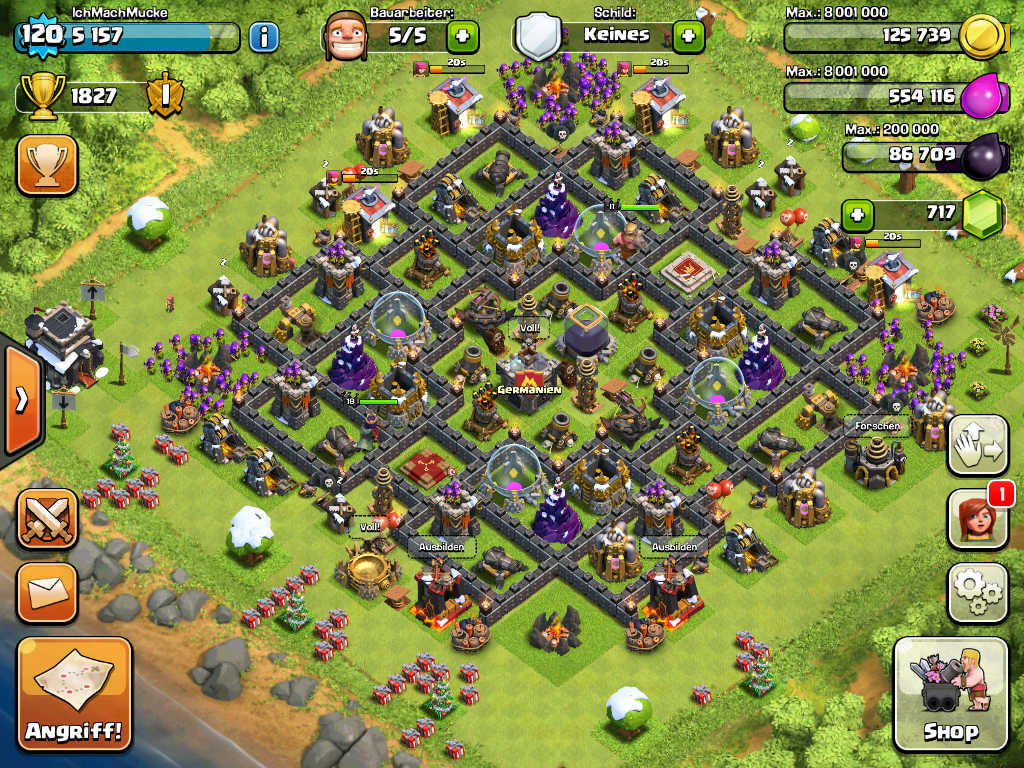Screen dimensions: 1024x768
Task: Open the crossed swords war button
Action: pyautogui.click(x=46, y=520)
